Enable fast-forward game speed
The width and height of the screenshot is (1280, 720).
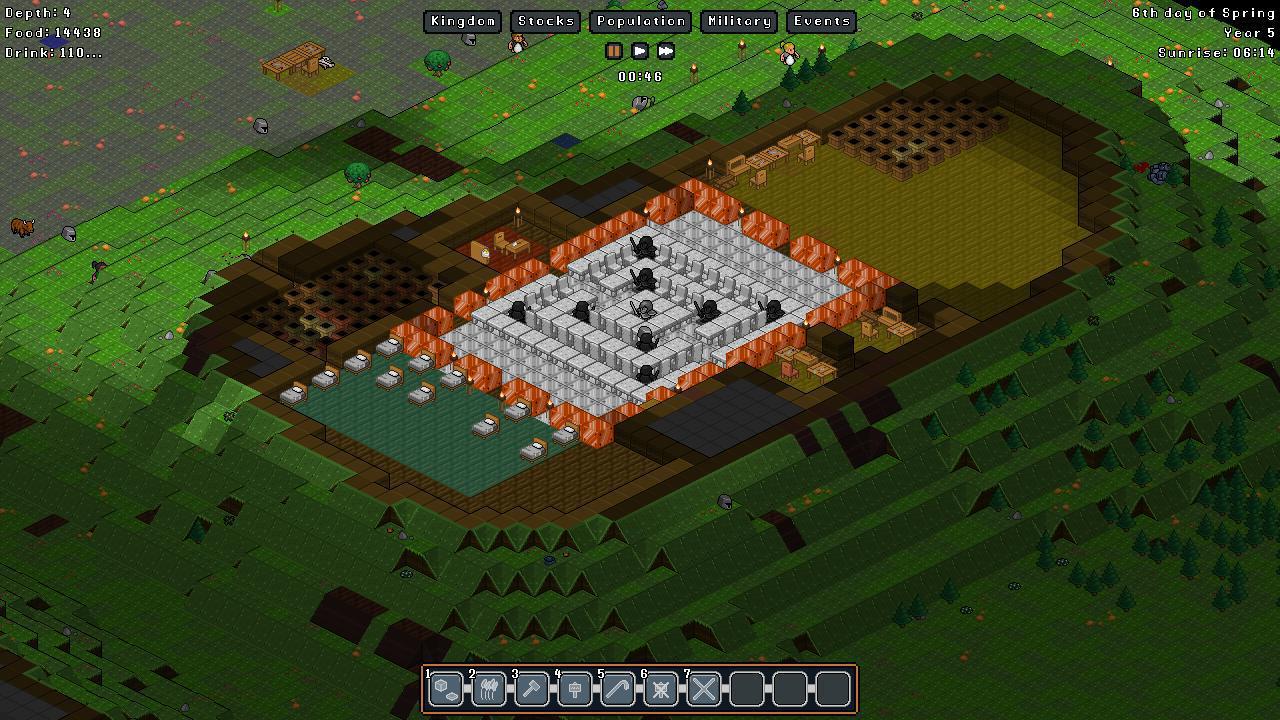665,51
